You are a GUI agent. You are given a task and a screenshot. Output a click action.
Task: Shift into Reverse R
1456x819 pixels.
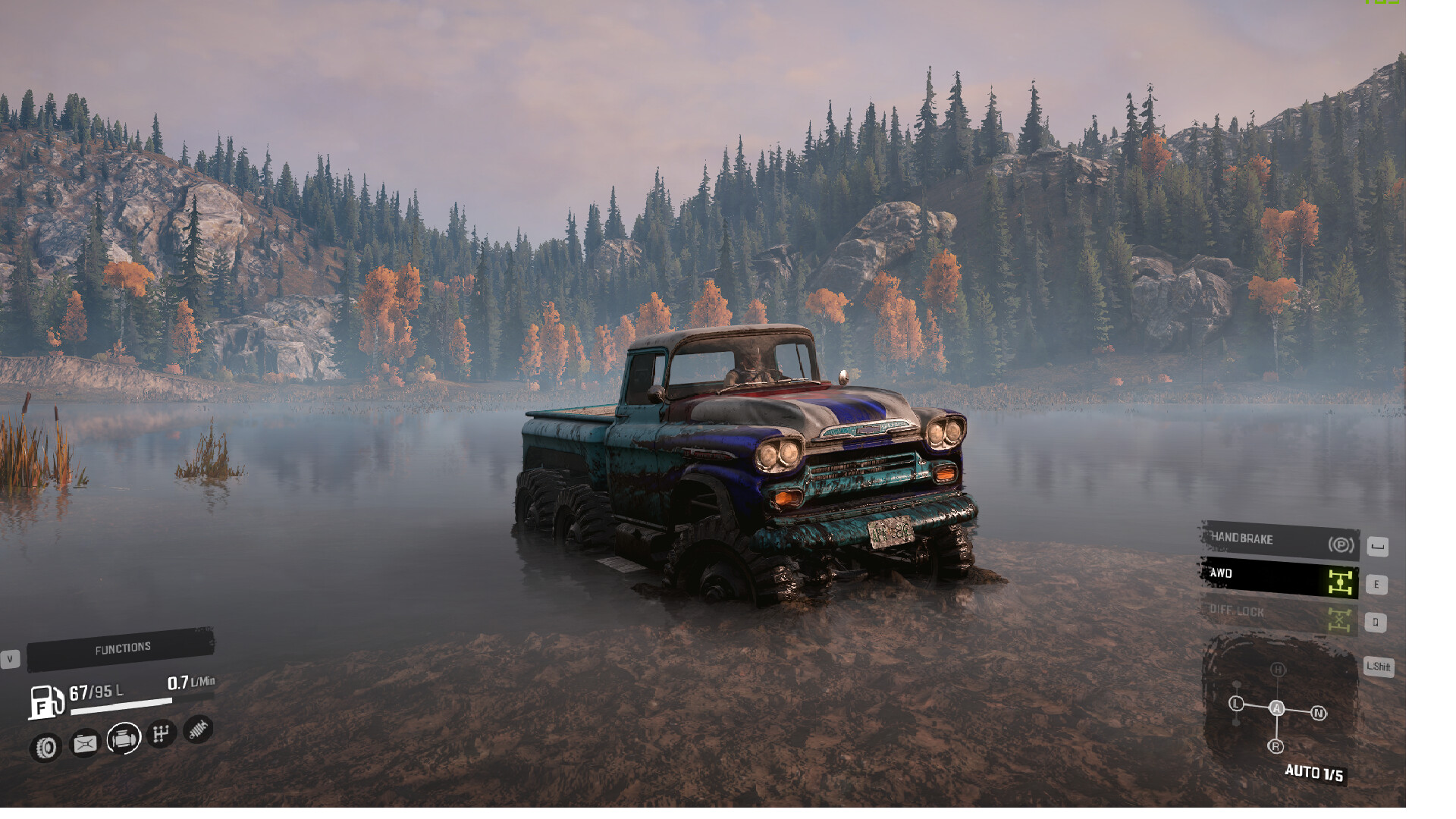click(1276, 747)
